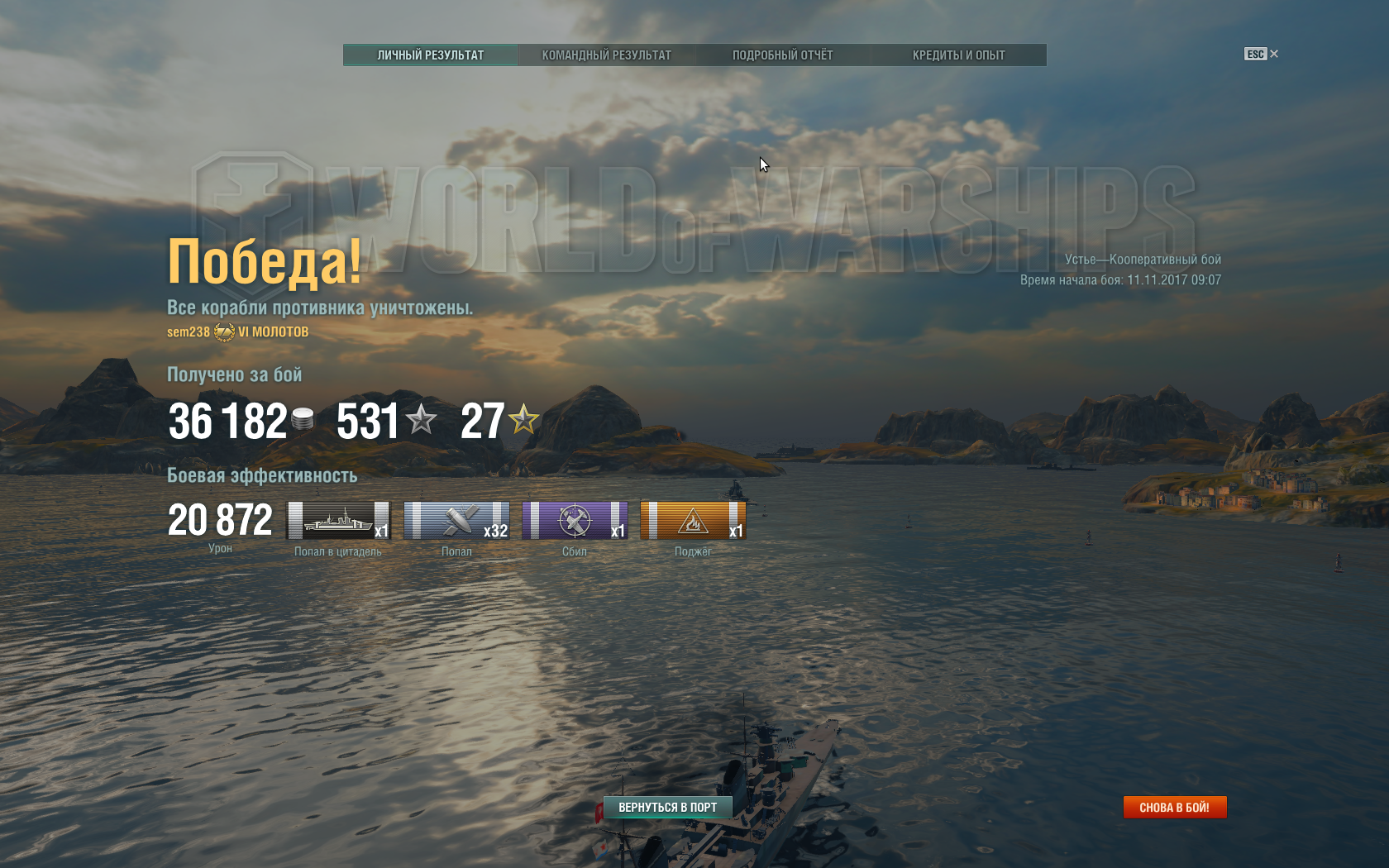This screenshot has height=868, width=1389.
Task: Select the citadel hit ribbon
Action: tap(338, 521)
